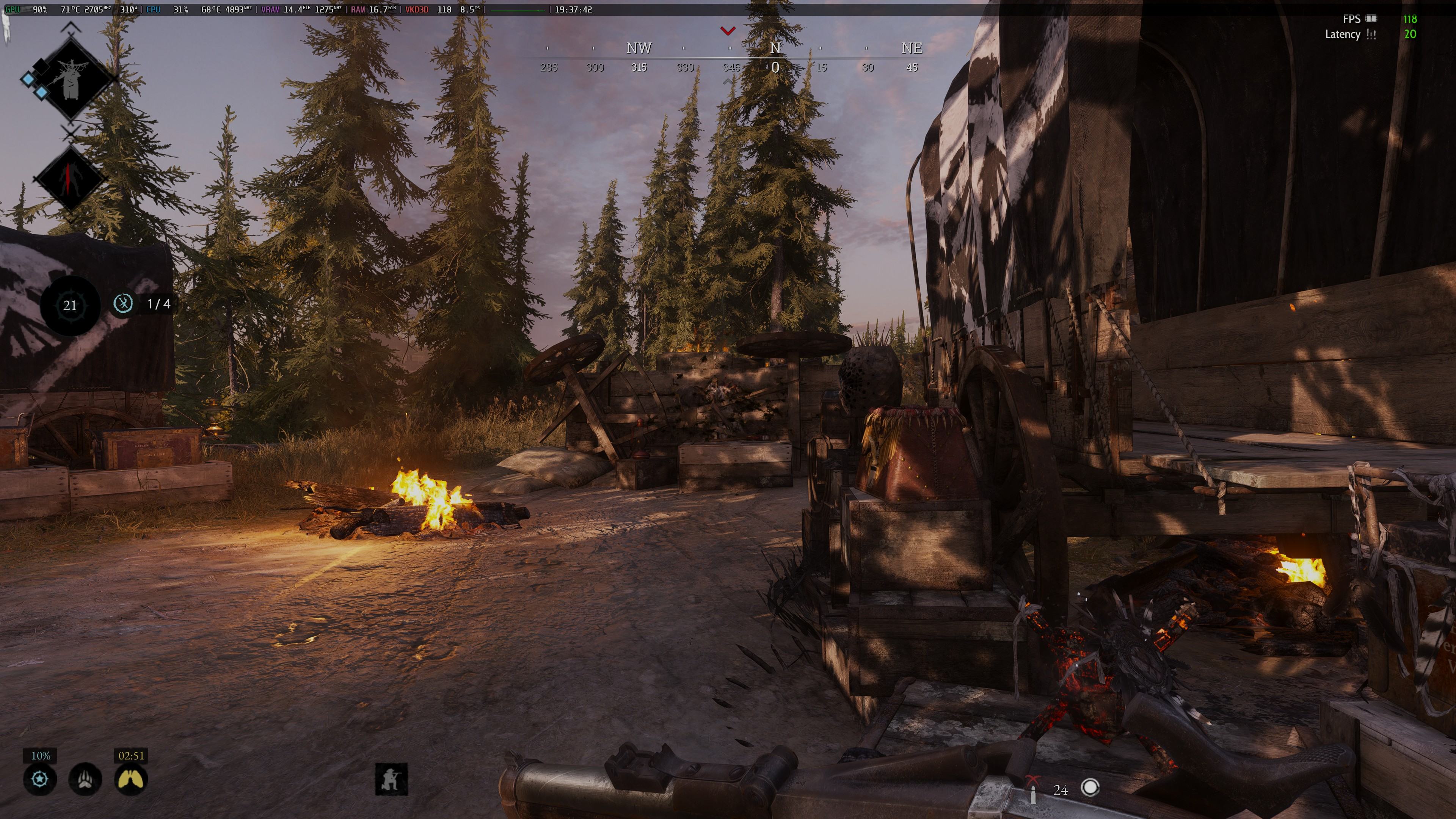Select the beast paw trait icon
The image size is (1456, 819).
point(85,780)
